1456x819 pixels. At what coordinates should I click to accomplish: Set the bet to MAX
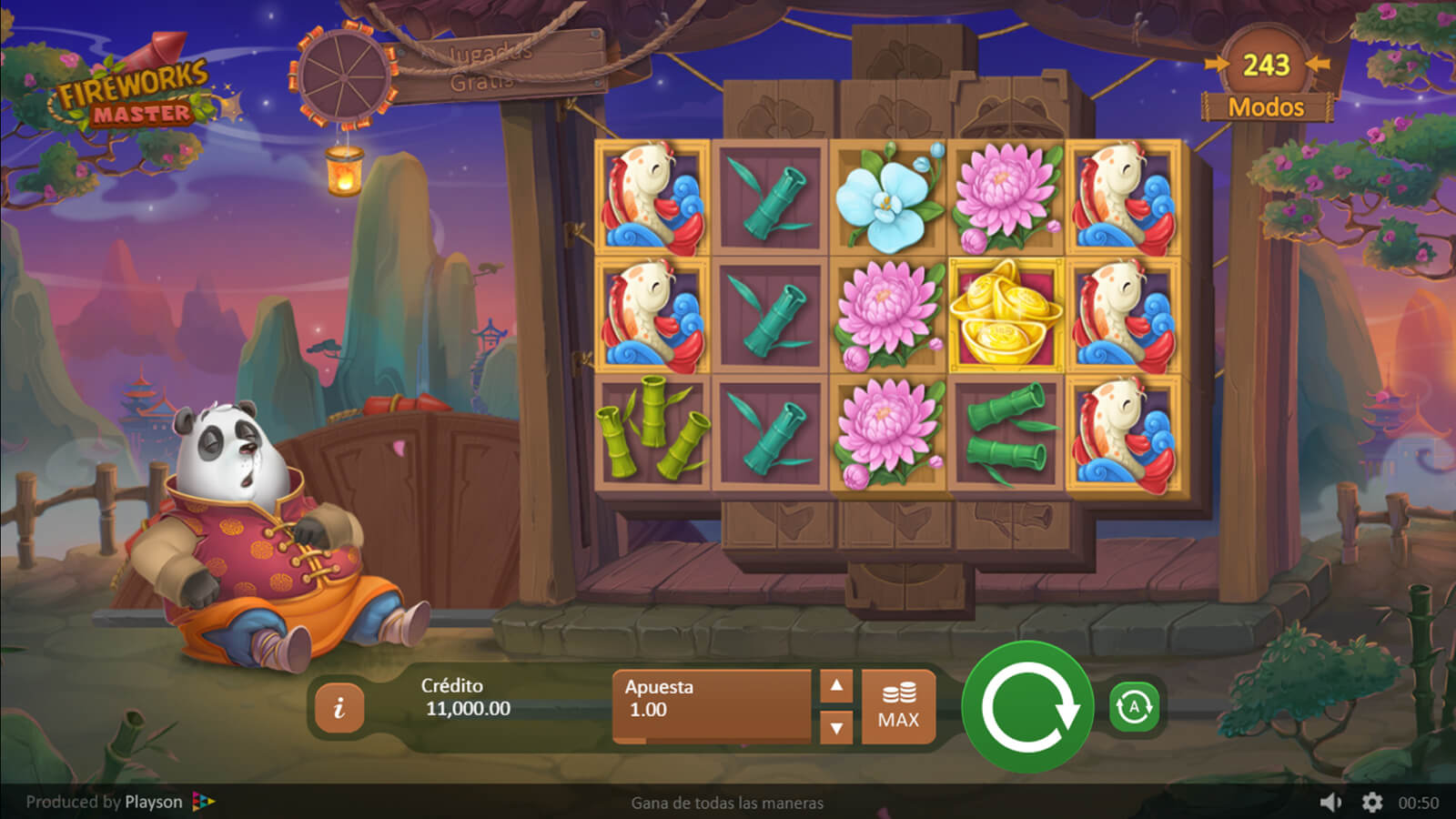[x=898, y=707]
